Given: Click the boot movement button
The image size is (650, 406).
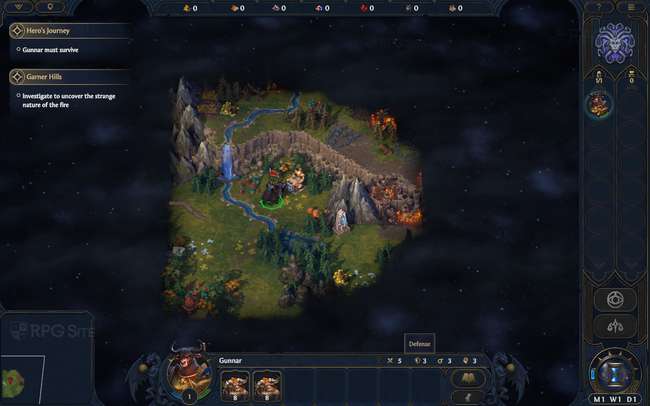Looking at the screenshot, I should pos(467,397).
